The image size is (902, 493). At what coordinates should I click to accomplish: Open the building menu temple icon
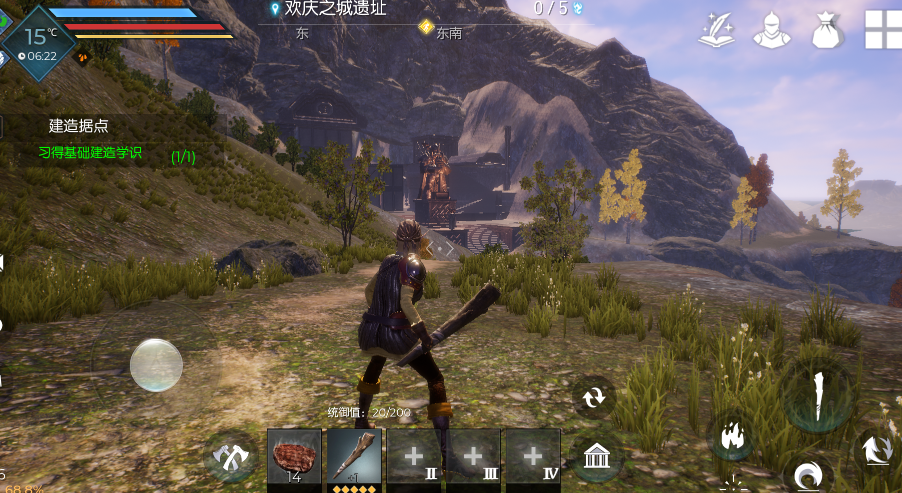[596, 459]
